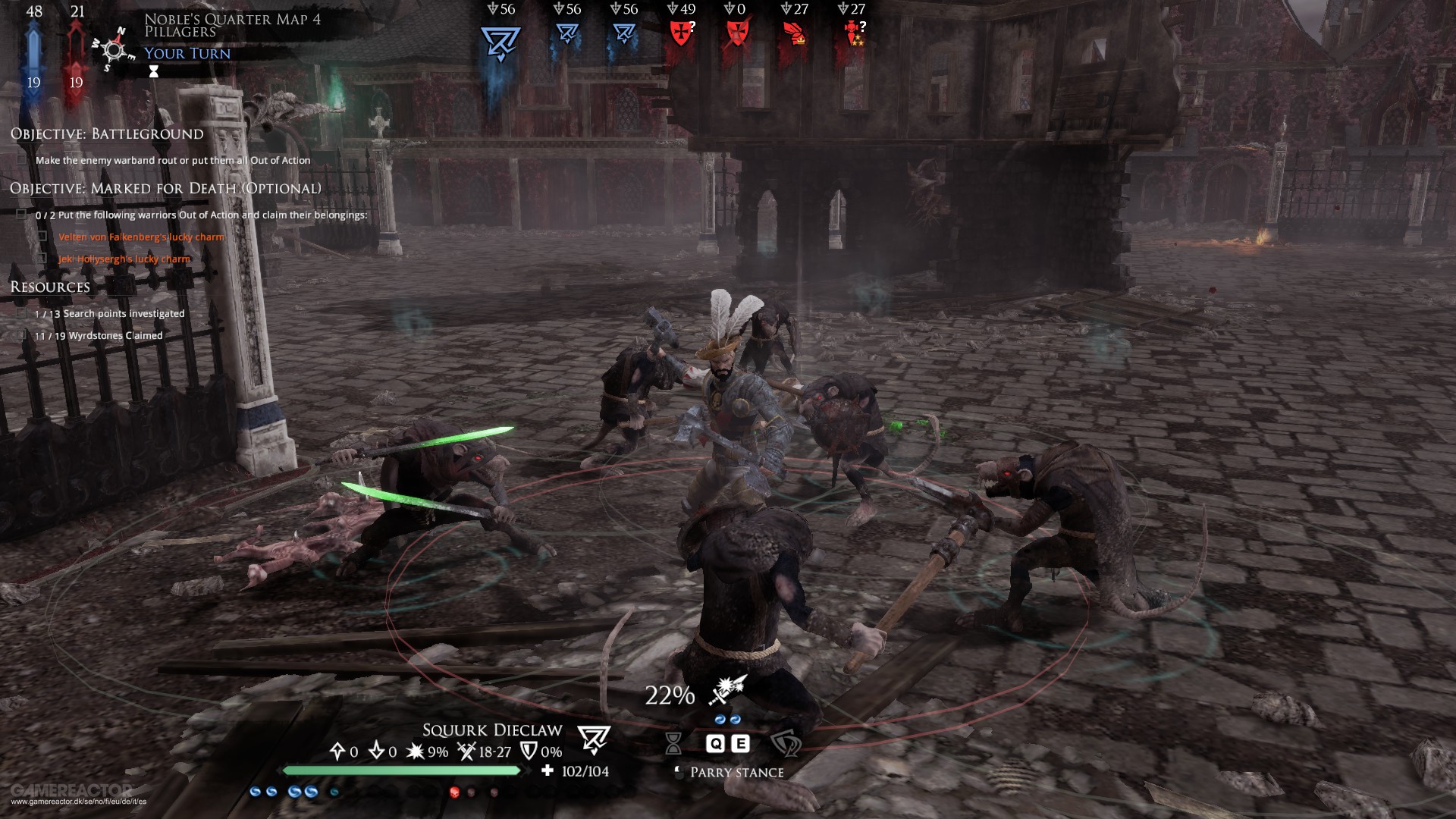Open the E skill slot
The width and height of the screenshot is (1456, 819).
click(x=741, y=744)
